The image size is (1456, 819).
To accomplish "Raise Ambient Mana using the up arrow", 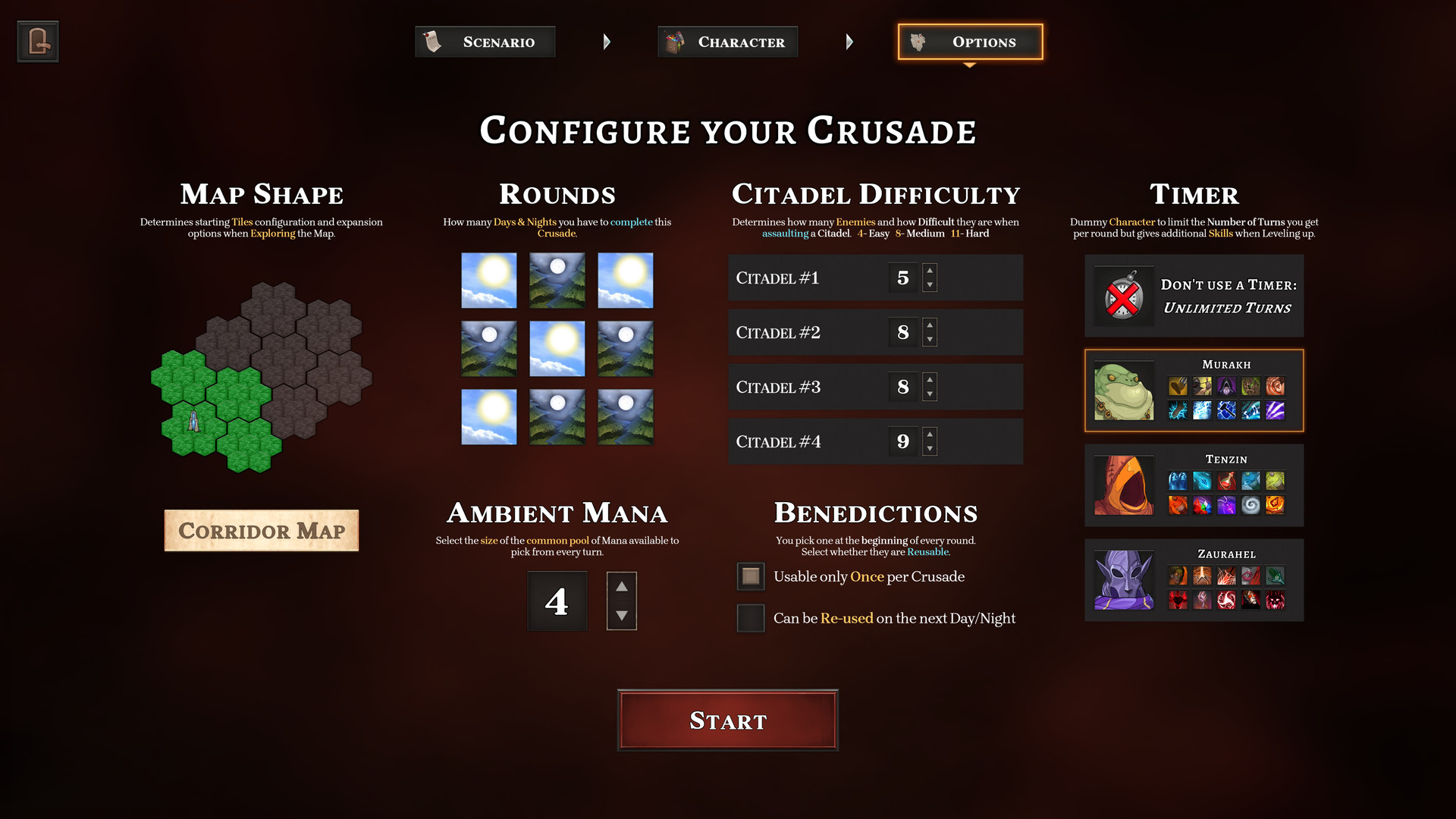I will 621,585.
